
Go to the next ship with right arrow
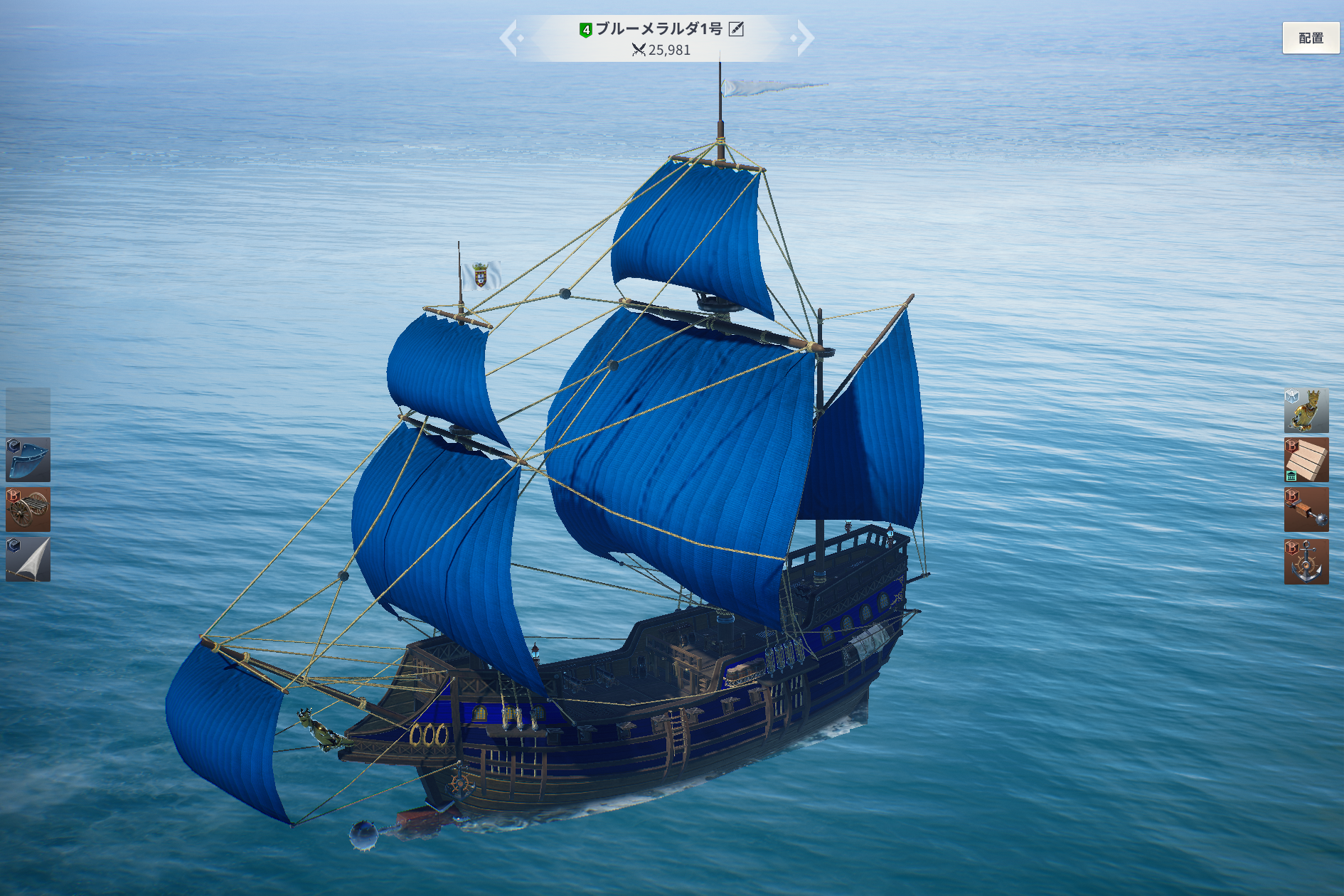click(804, 38)
